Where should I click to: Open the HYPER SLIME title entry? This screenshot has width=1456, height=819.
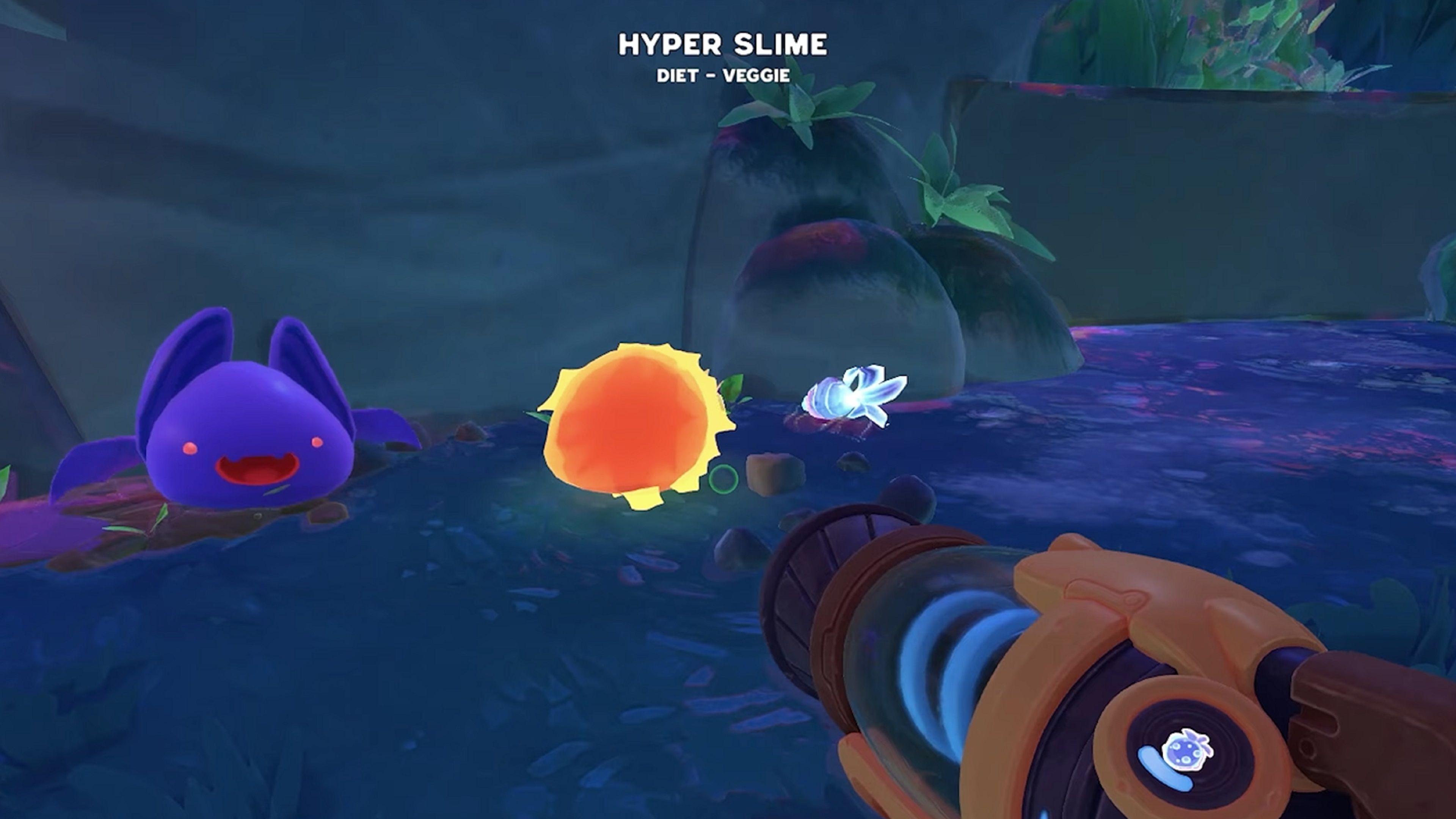[x=724, y=44]
